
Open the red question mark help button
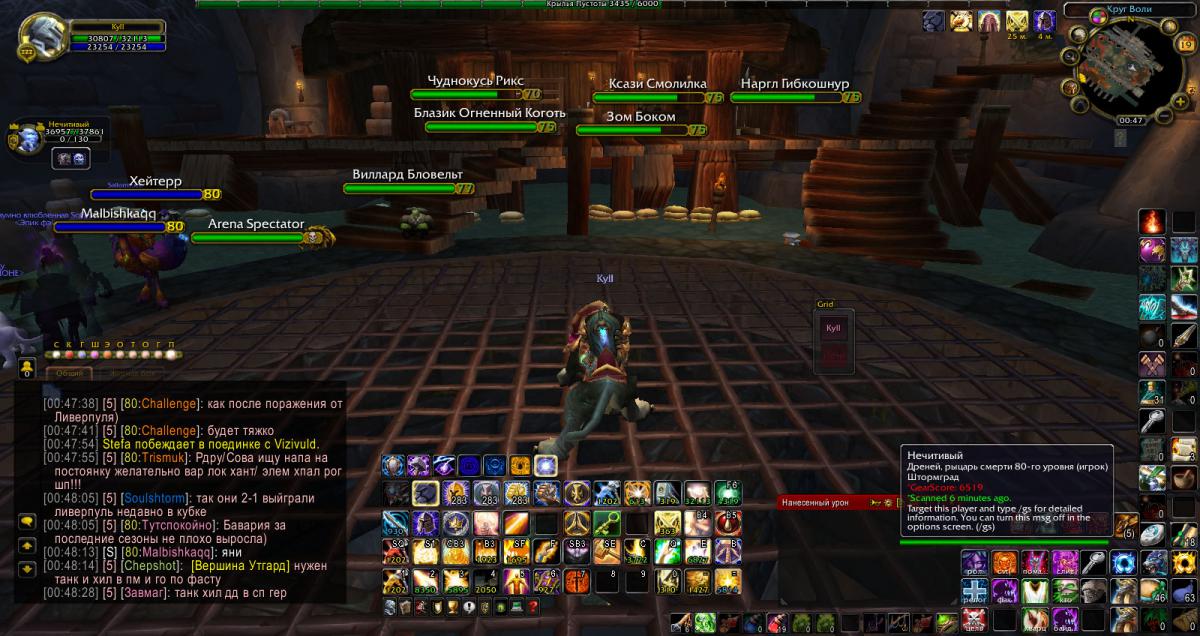pyautogui.click(x=533, y=607)
